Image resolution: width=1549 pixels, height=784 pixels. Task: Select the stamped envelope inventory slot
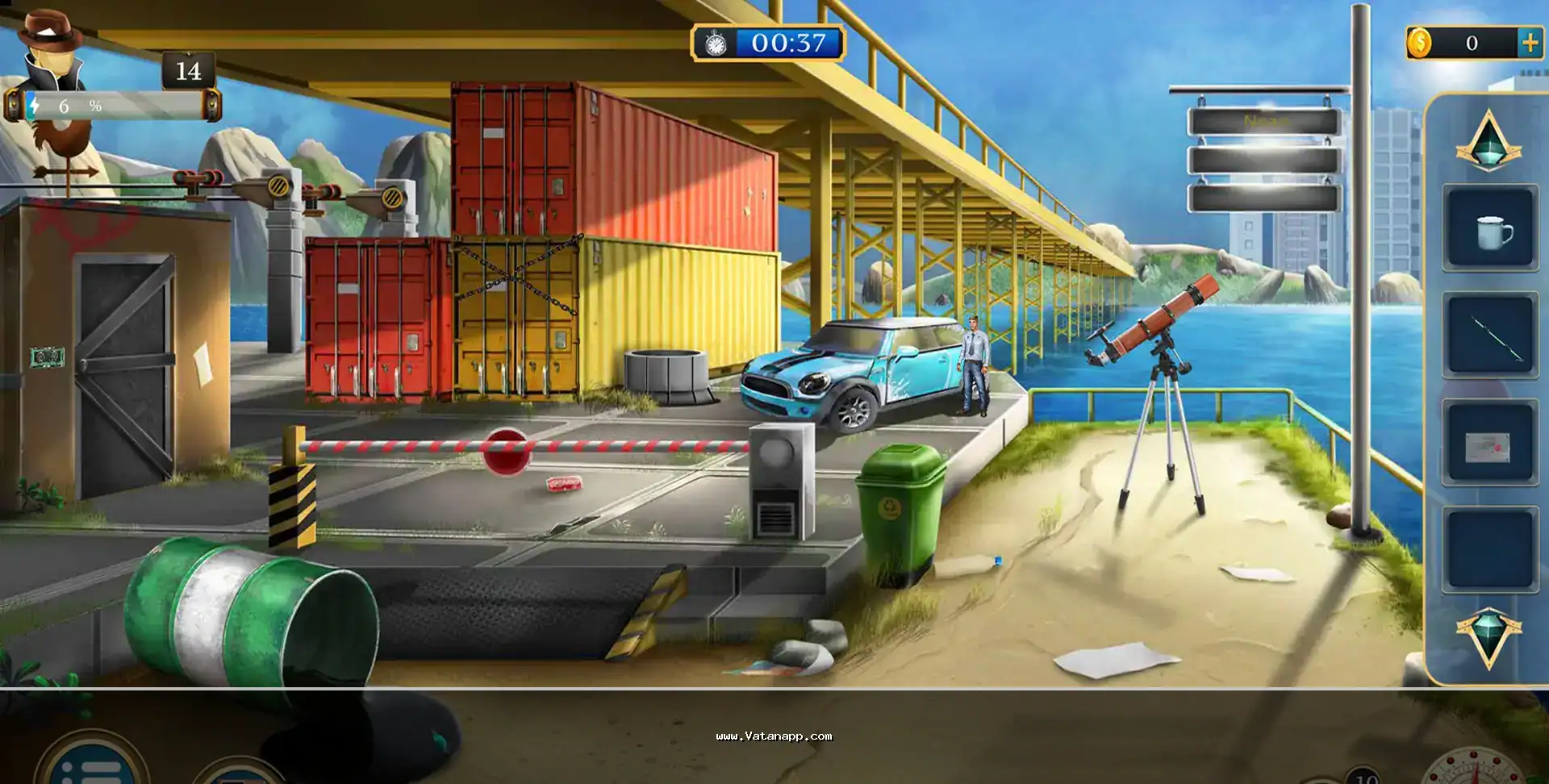1488,444
